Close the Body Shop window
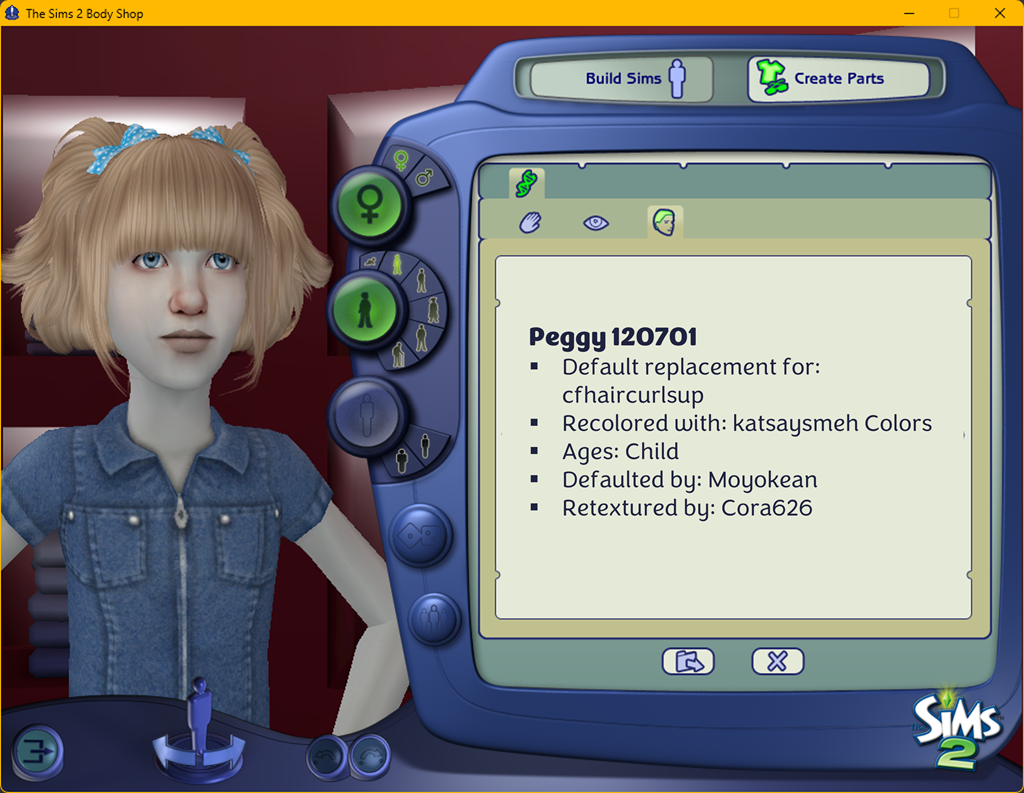The width and height of the screenshot is (1024, 793). click(x=1000, y=13)
